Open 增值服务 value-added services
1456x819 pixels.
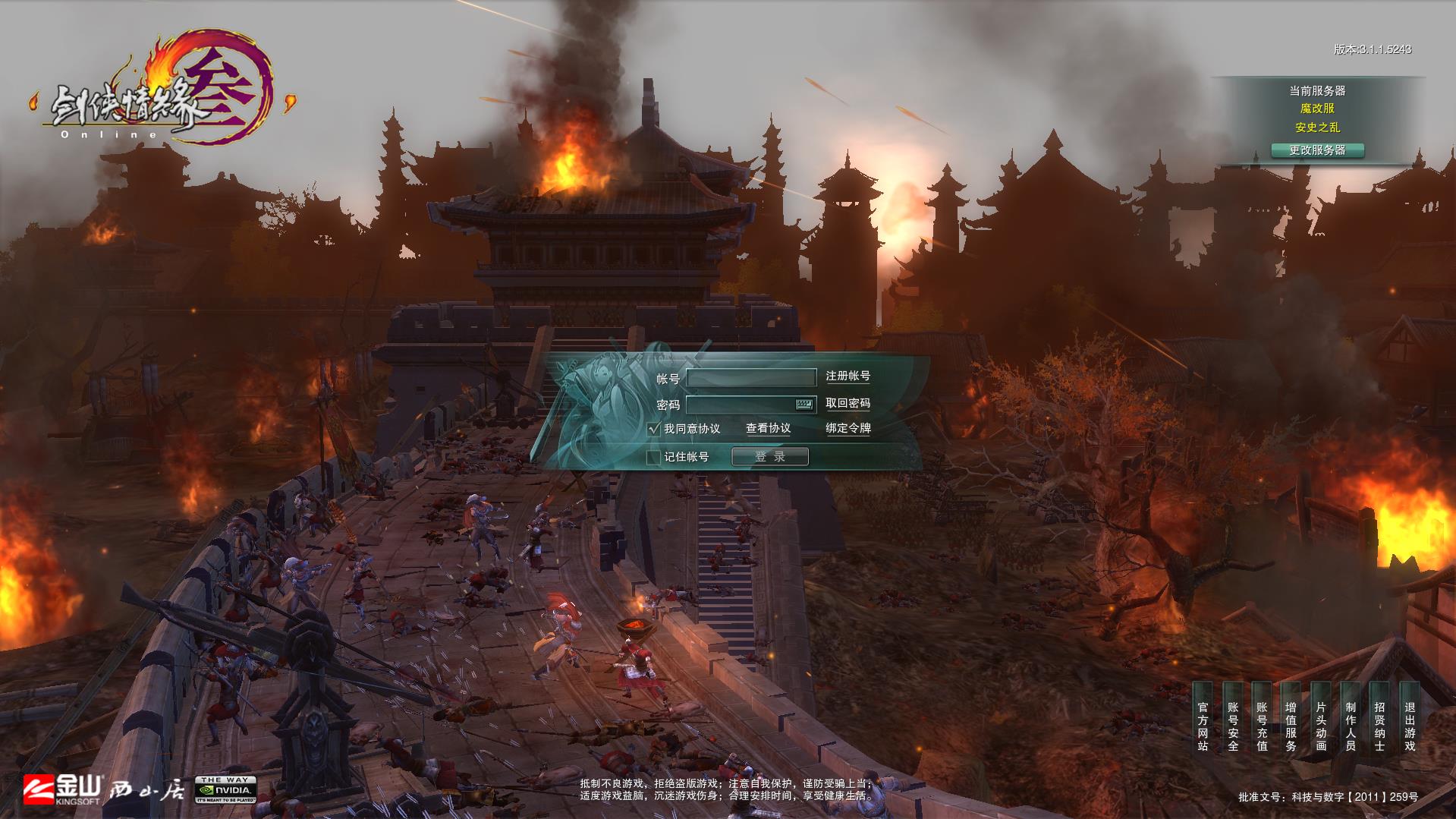(1291, 726)
